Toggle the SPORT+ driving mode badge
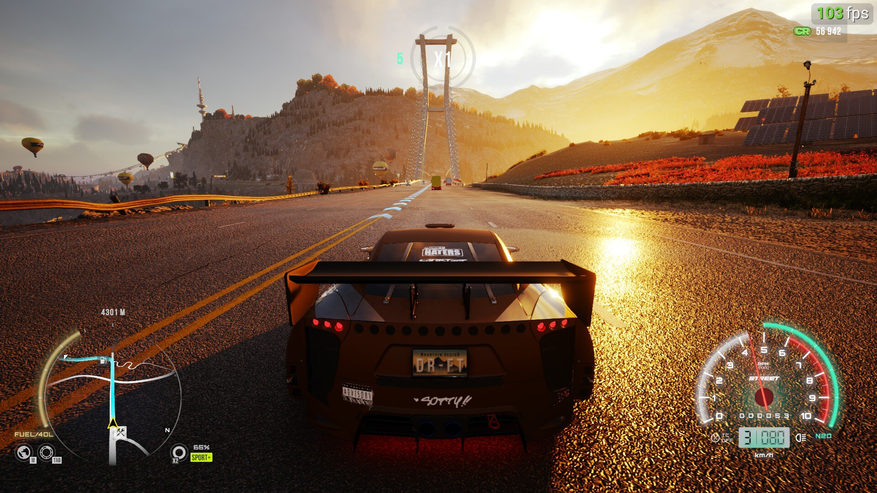Screen dimensions: 877x493 202,457
